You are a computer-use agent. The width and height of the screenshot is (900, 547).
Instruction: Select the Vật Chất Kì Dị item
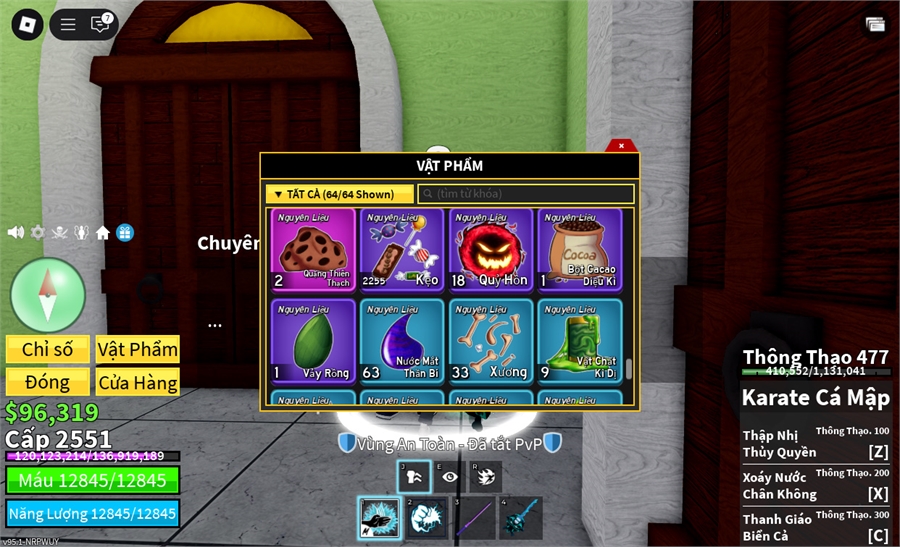tap(579, 340)
